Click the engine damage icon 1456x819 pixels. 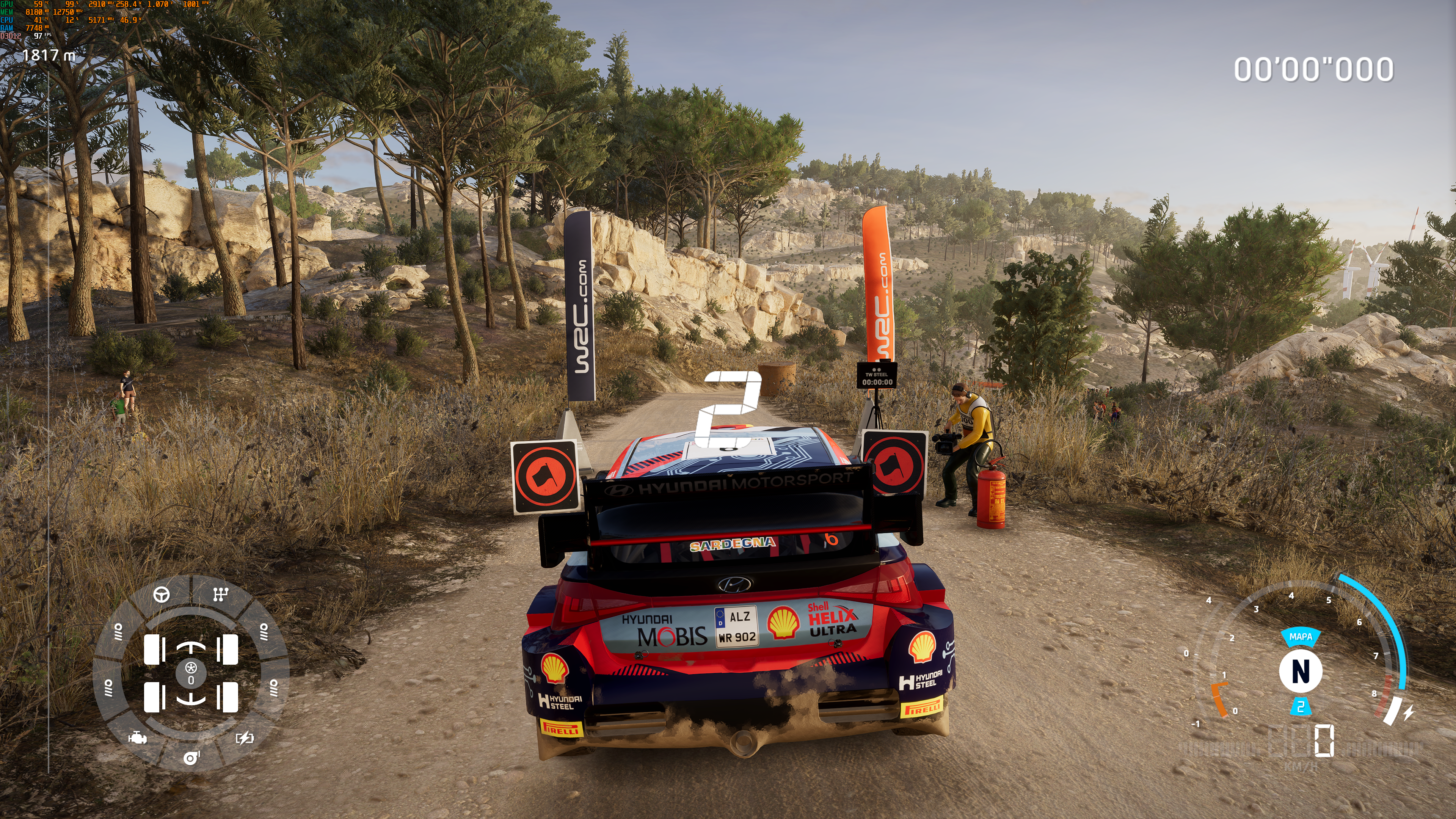(x=137, y=737)
